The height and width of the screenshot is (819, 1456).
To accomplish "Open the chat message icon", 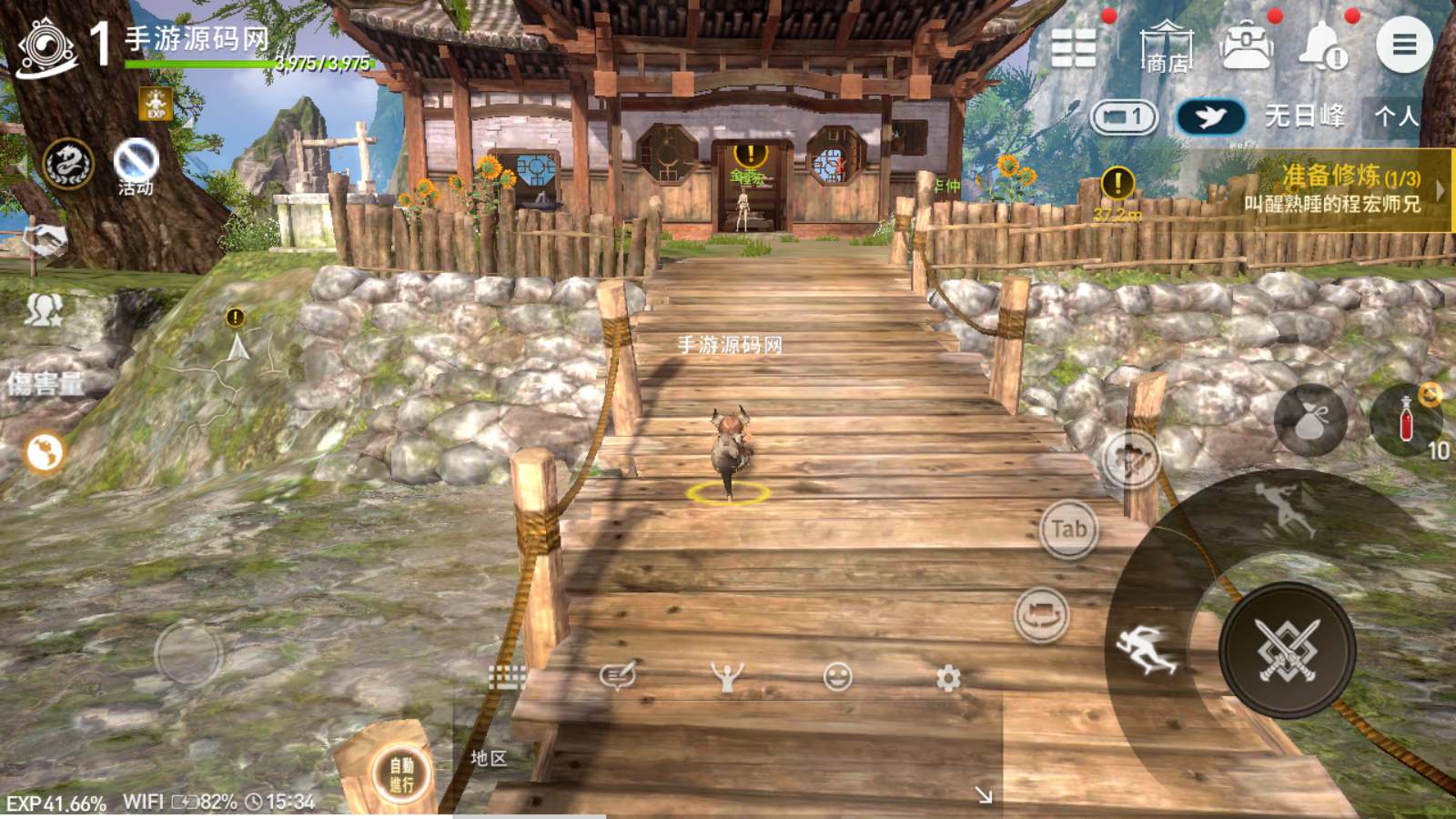I will click(617, 676).
